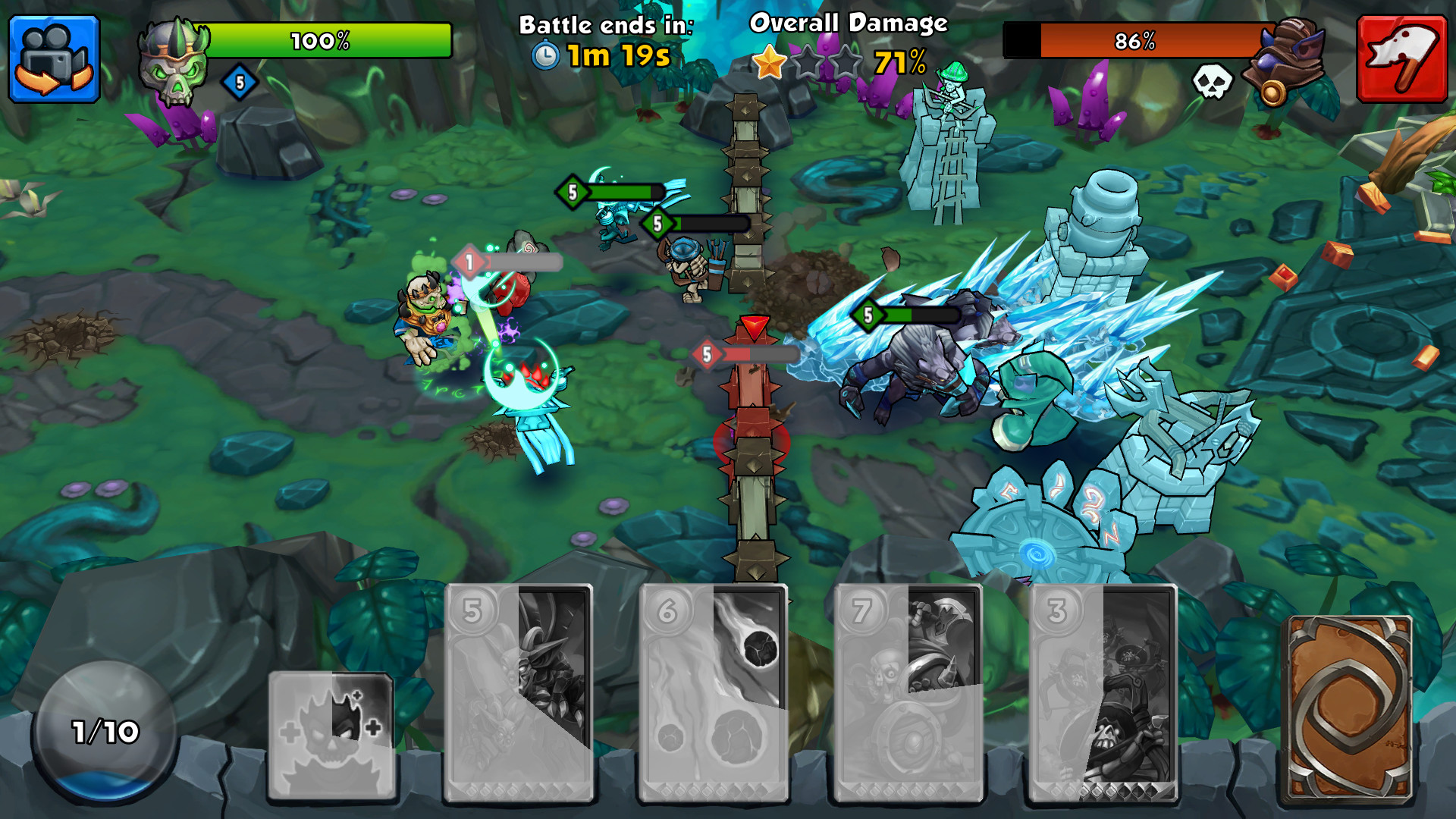Choose the cost-6 meteor spell card
The image size is (1456, 819).
[x=714, y=692]
